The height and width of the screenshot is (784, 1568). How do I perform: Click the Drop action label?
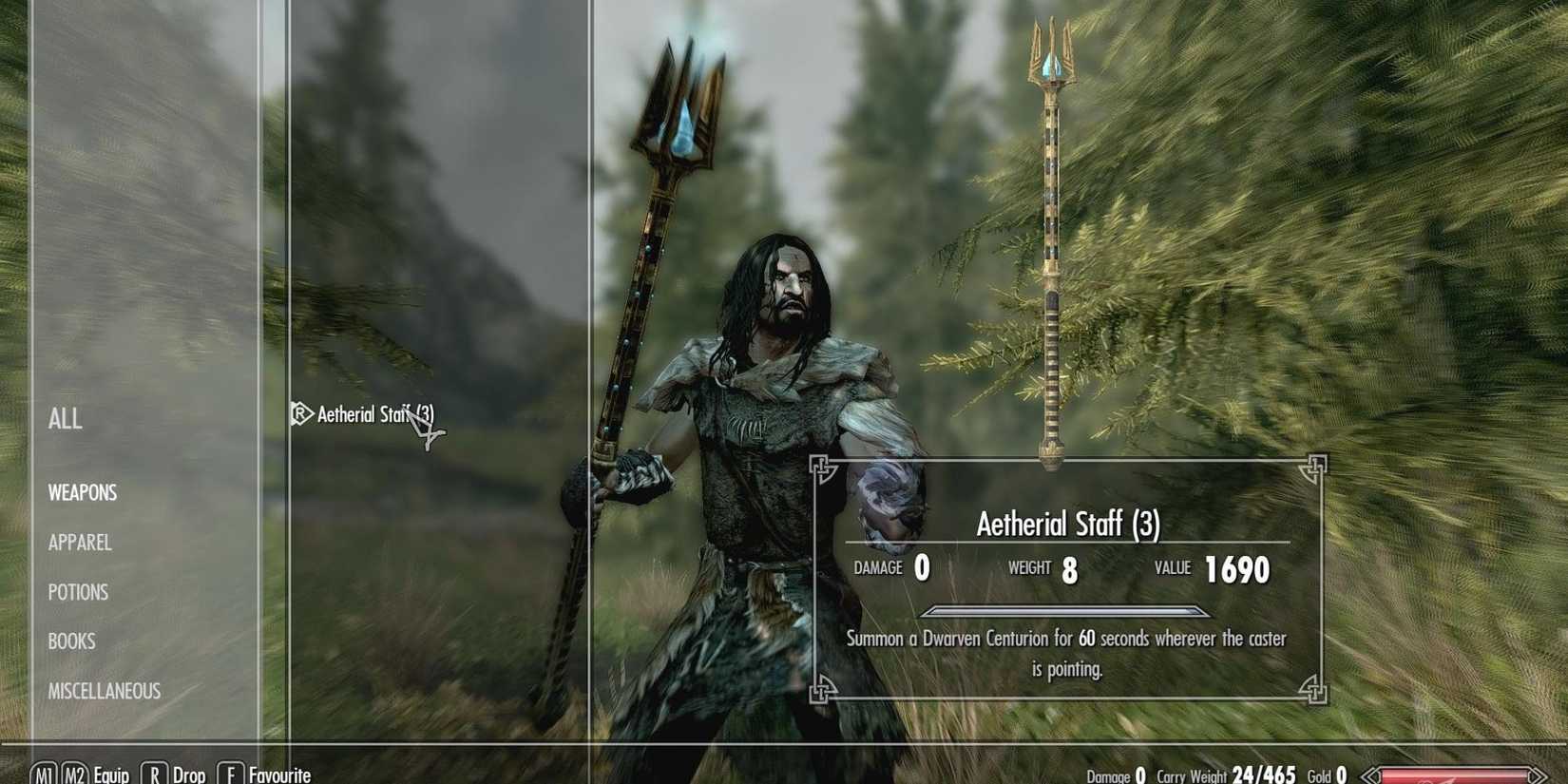(x=188, y=774)
